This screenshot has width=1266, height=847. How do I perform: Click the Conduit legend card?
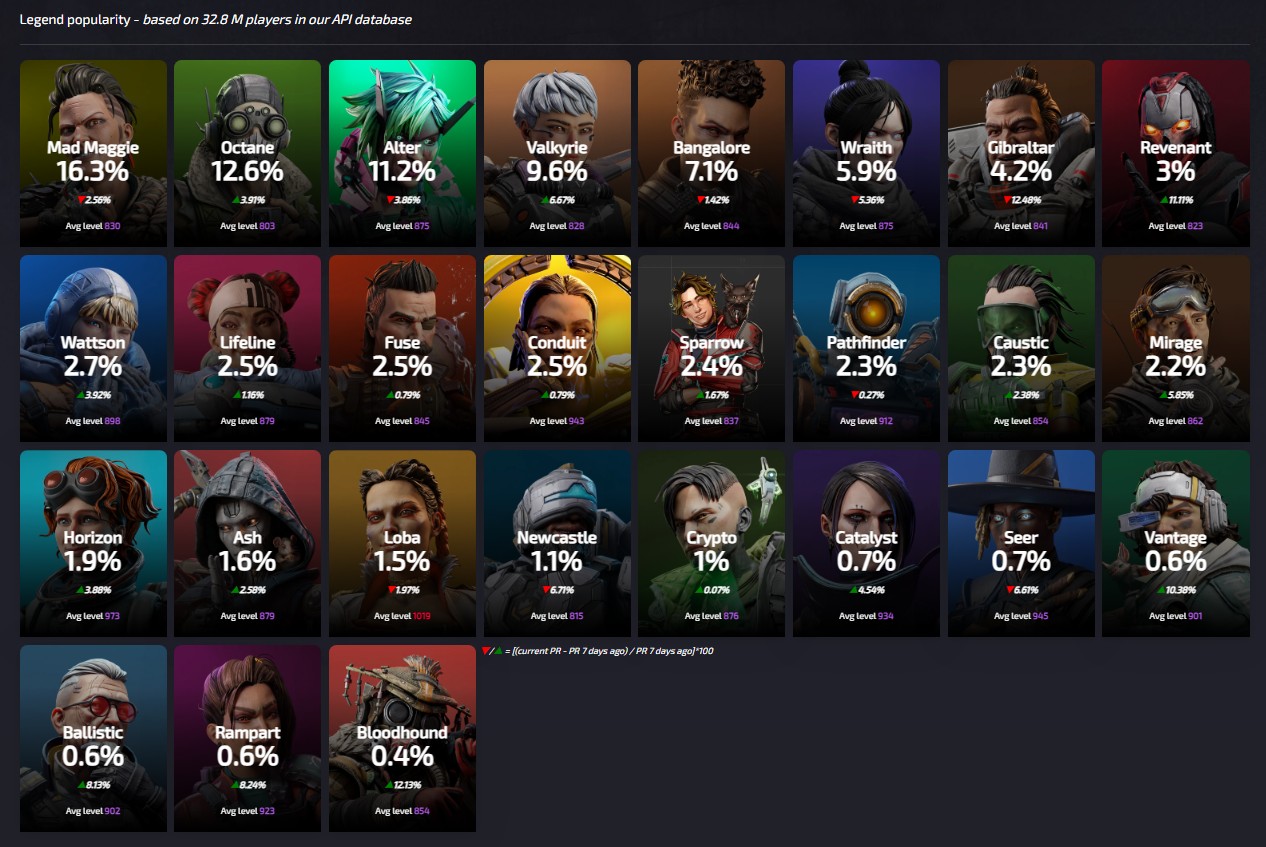point(557,348)
